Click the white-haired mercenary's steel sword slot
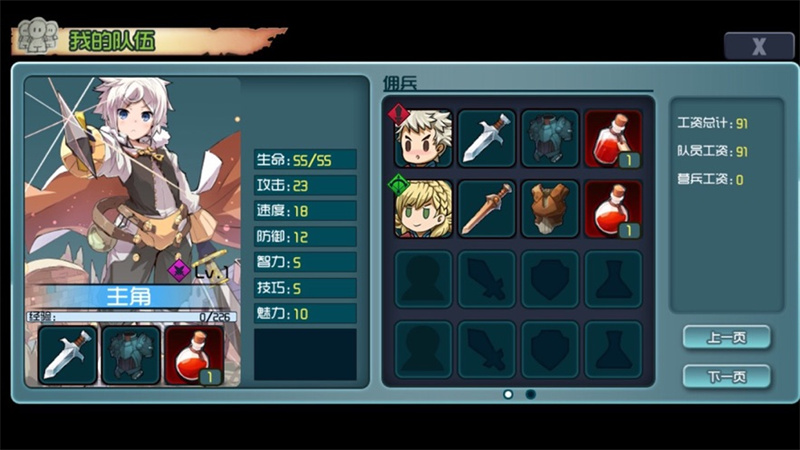 [x=487, y=138]
